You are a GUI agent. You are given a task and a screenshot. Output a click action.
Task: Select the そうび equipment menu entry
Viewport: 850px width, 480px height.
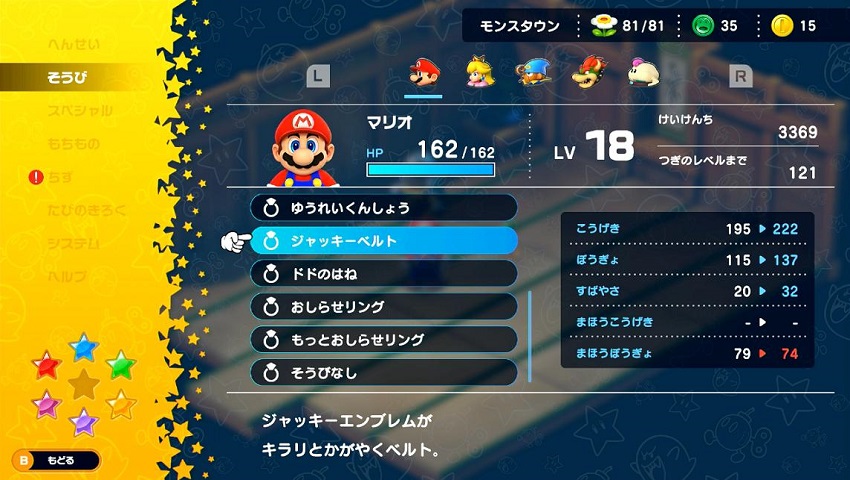(x=68, y=78)
